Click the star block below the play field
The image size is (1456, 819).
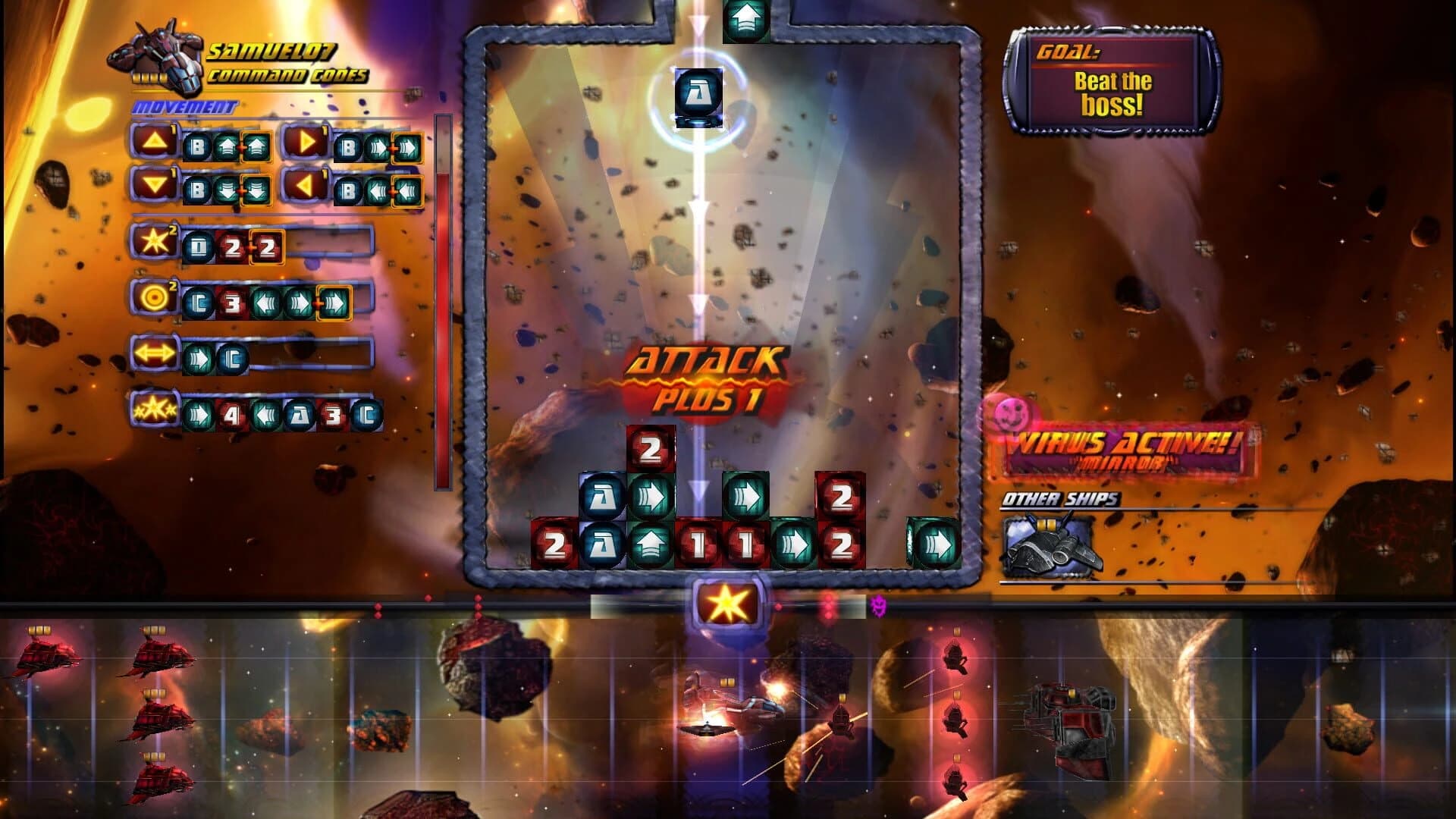726,601
